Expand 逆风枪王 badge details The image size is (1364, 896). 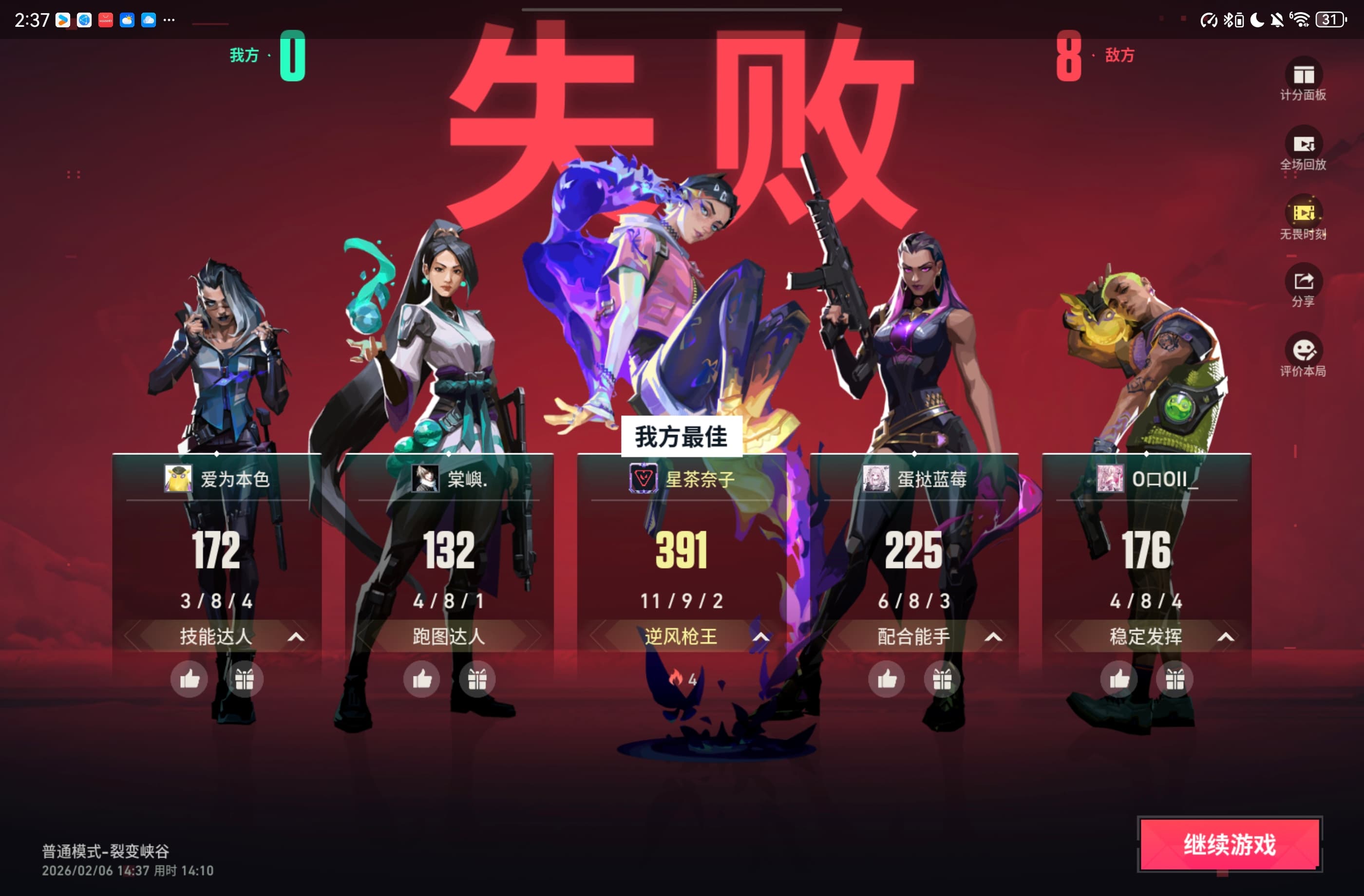(760, 637)
